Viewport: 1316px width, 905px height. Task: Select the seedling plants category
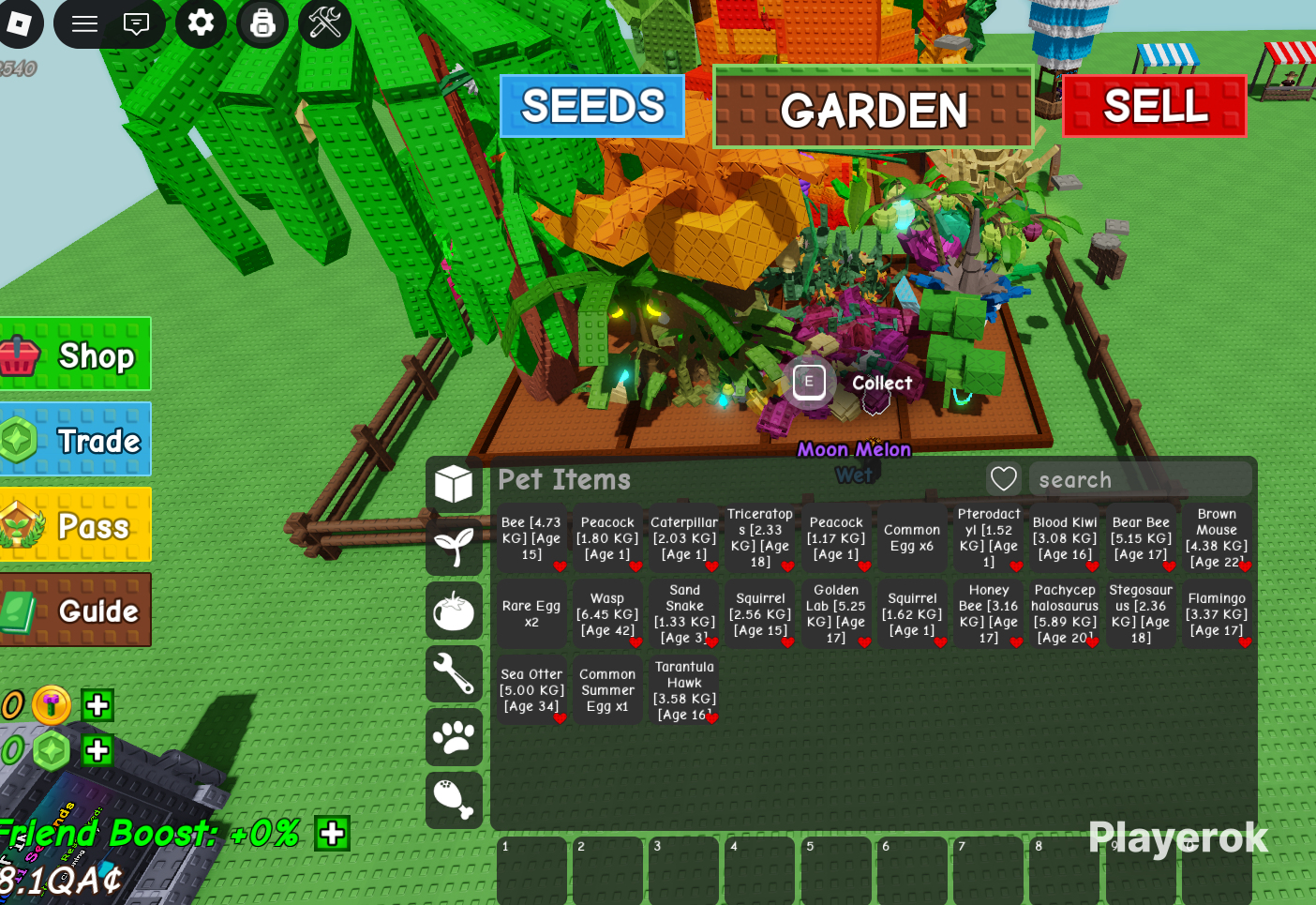455,547
